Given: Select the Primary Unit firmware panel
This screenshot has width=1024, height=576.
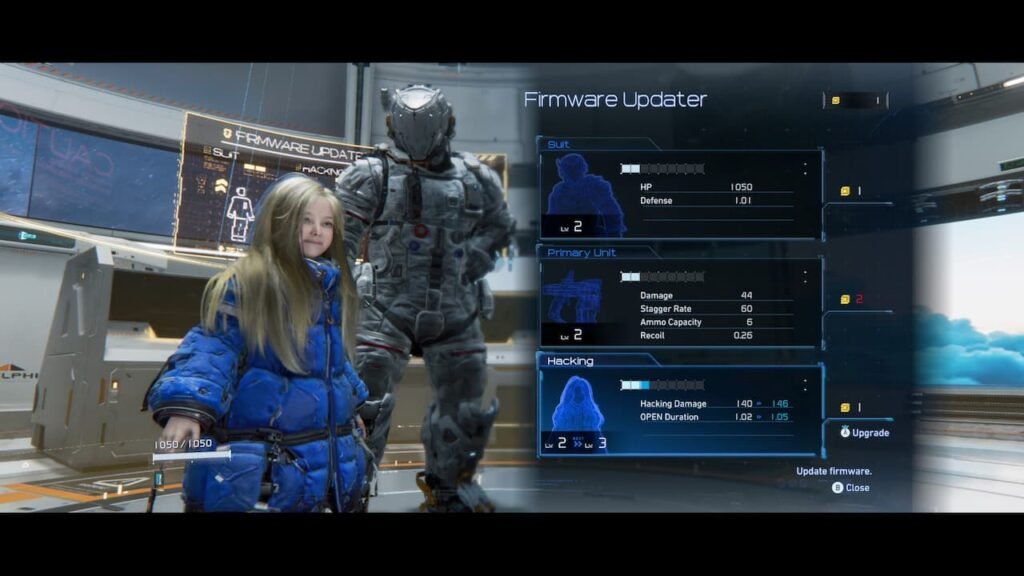Looking at the screenshot, I should 680,302.
